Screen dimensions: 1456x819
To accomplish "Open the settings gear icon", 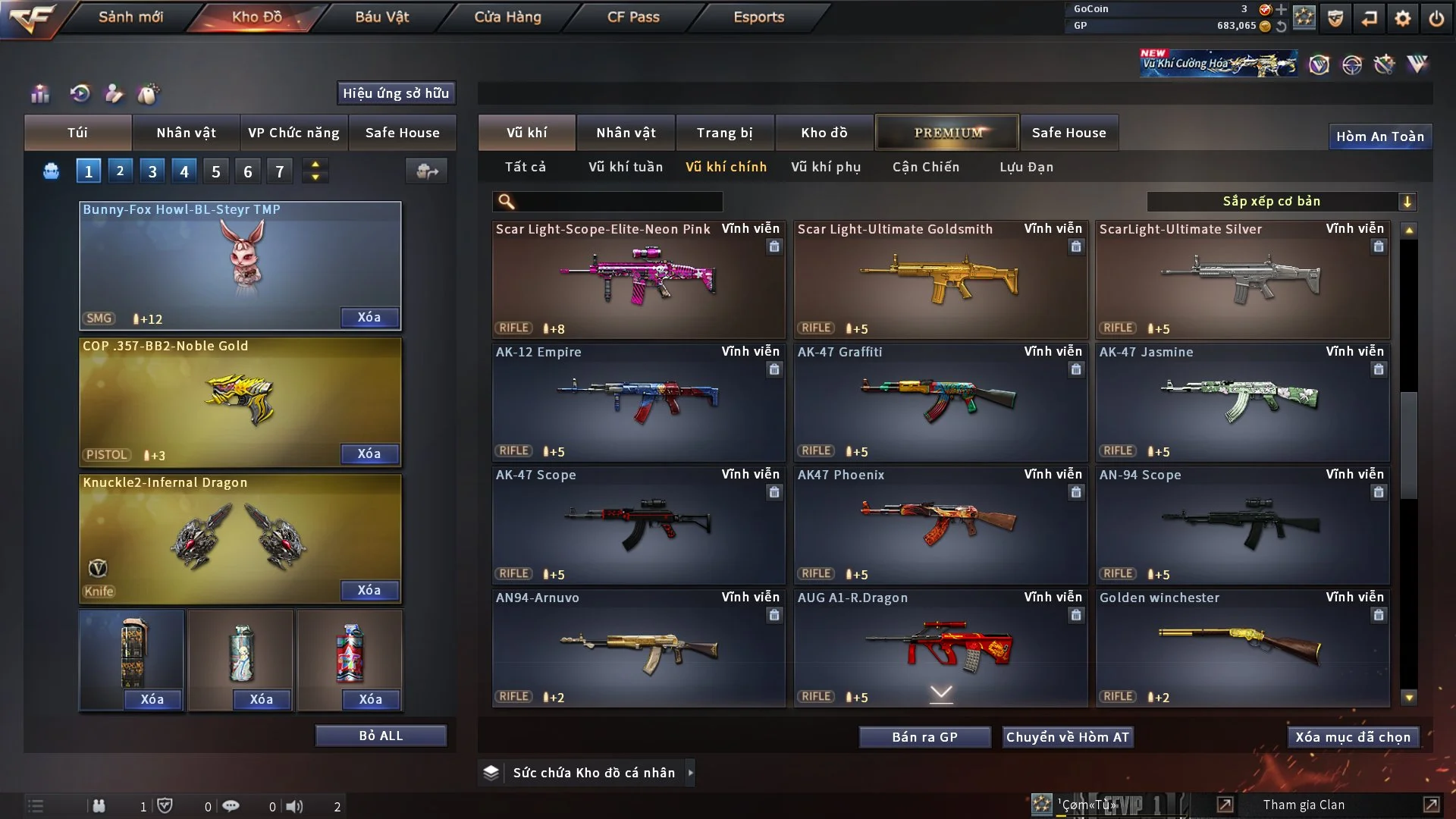I will [x=1402, y=18].
